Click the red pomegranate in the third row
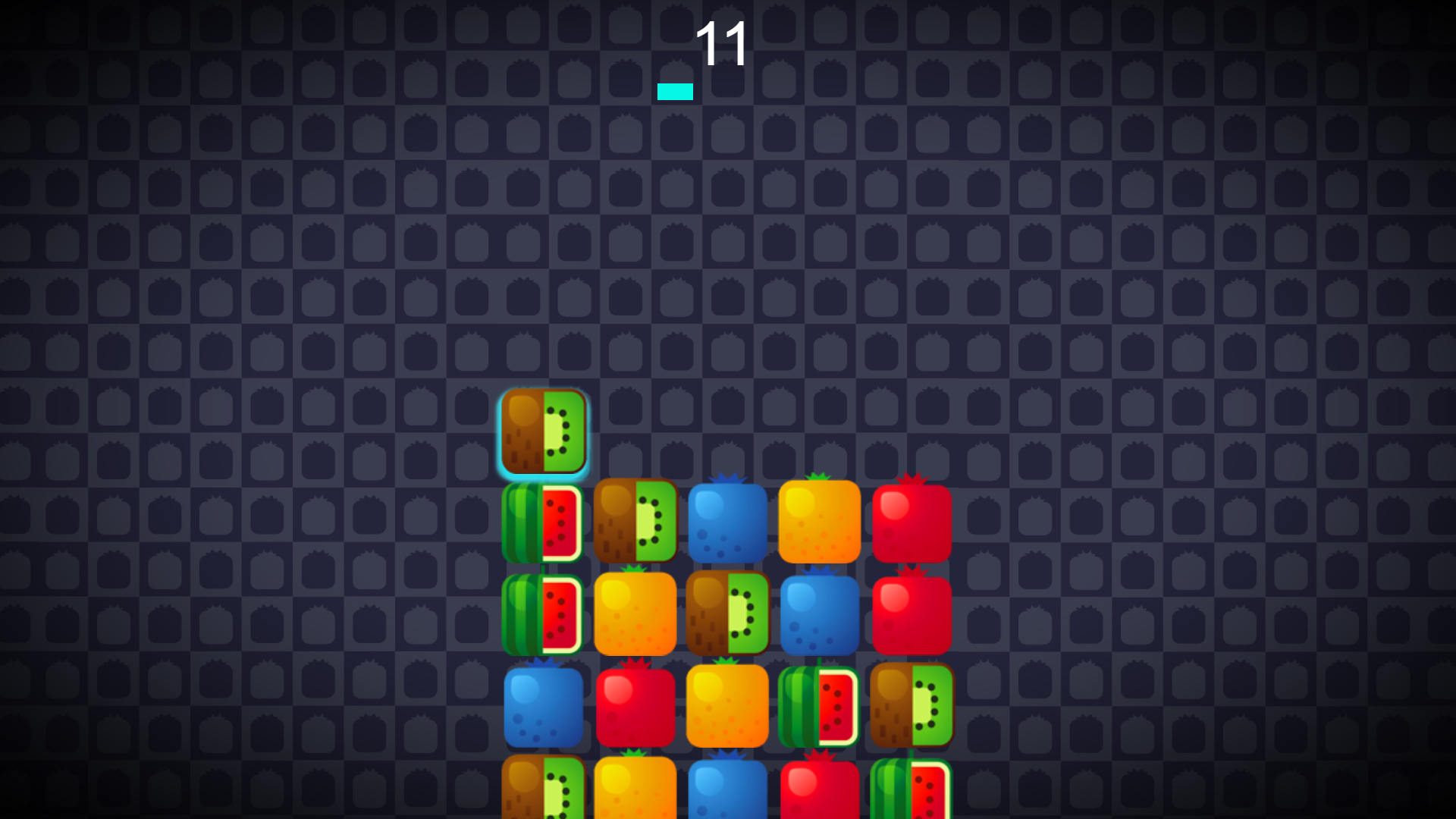 pos(910,614)
